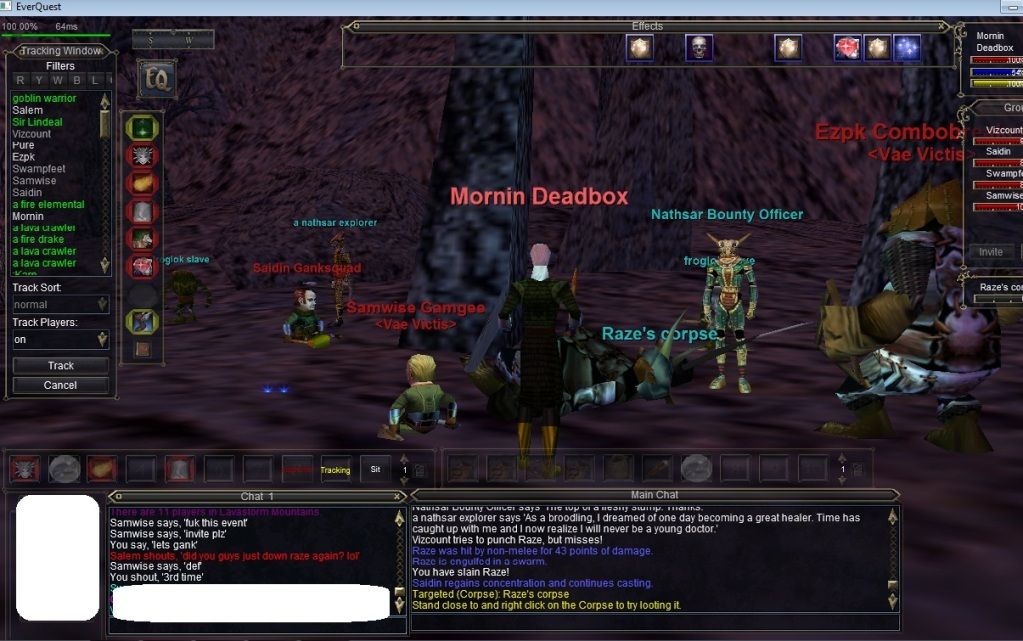1023x641 pixels.
Task: Click the Track button
Action: pyautogui.click(x=60, y=366)
